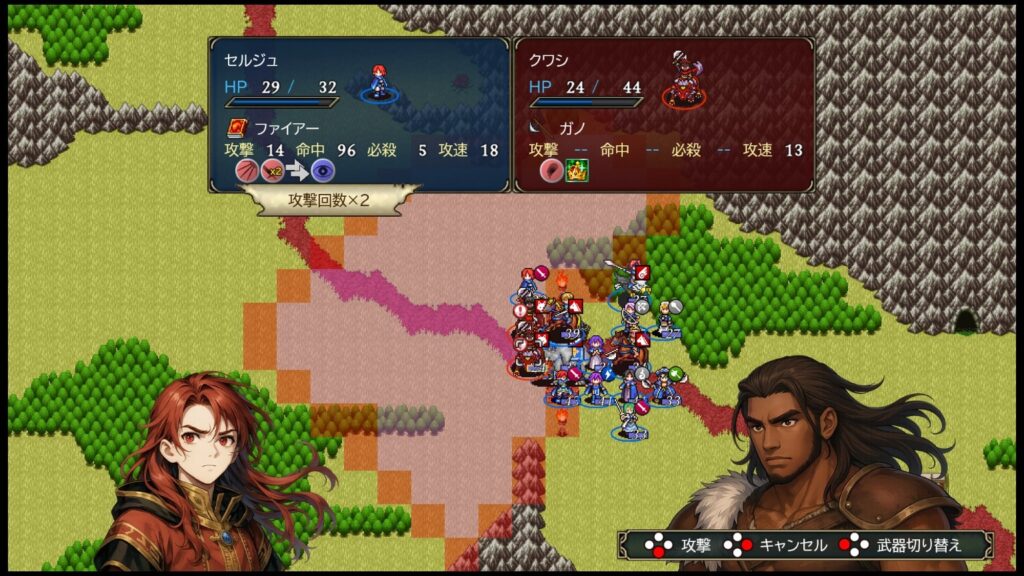This screenshot has width=1024, height=576.
Task: Click the red claw-slash skill icon
Action: pos(246,170)
